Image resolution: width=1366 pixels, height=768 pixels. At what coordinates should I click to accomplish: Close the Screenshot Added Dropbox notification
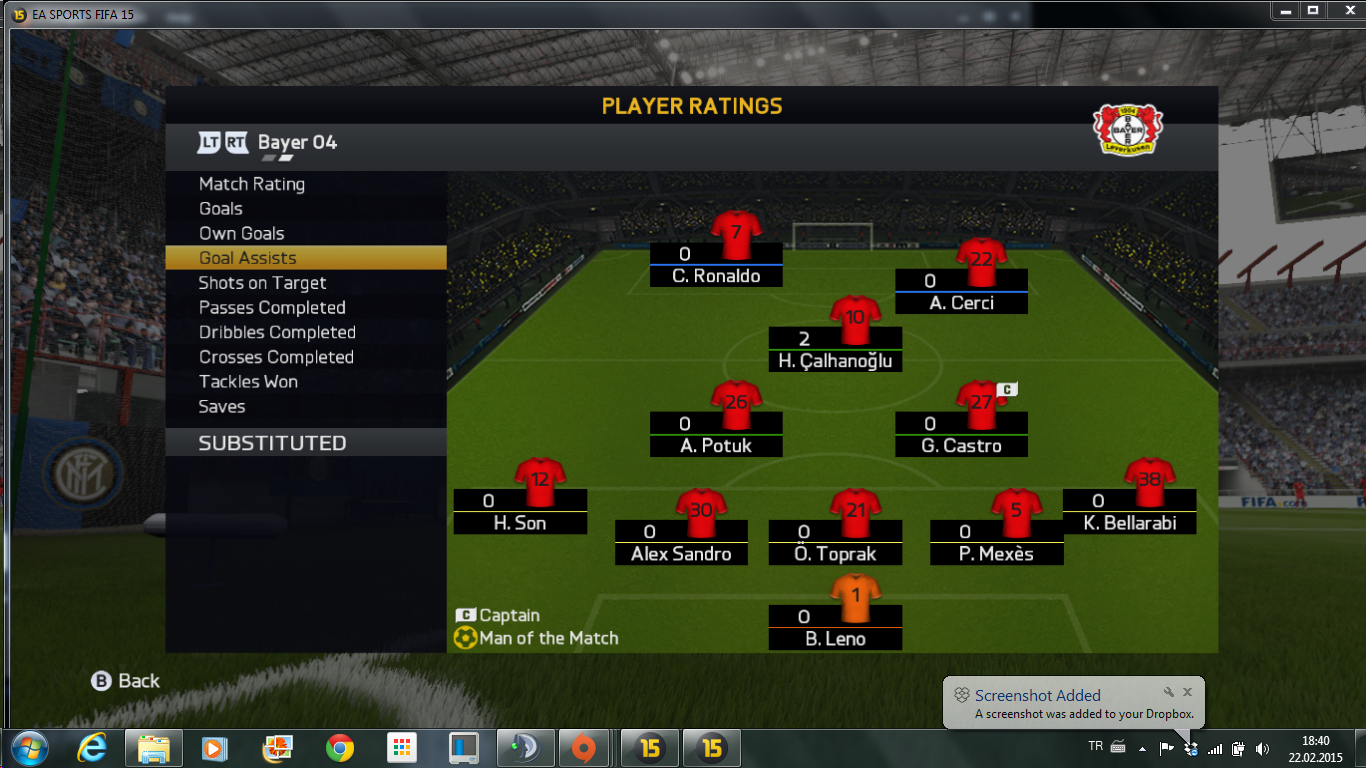(x=1187, y=692)
